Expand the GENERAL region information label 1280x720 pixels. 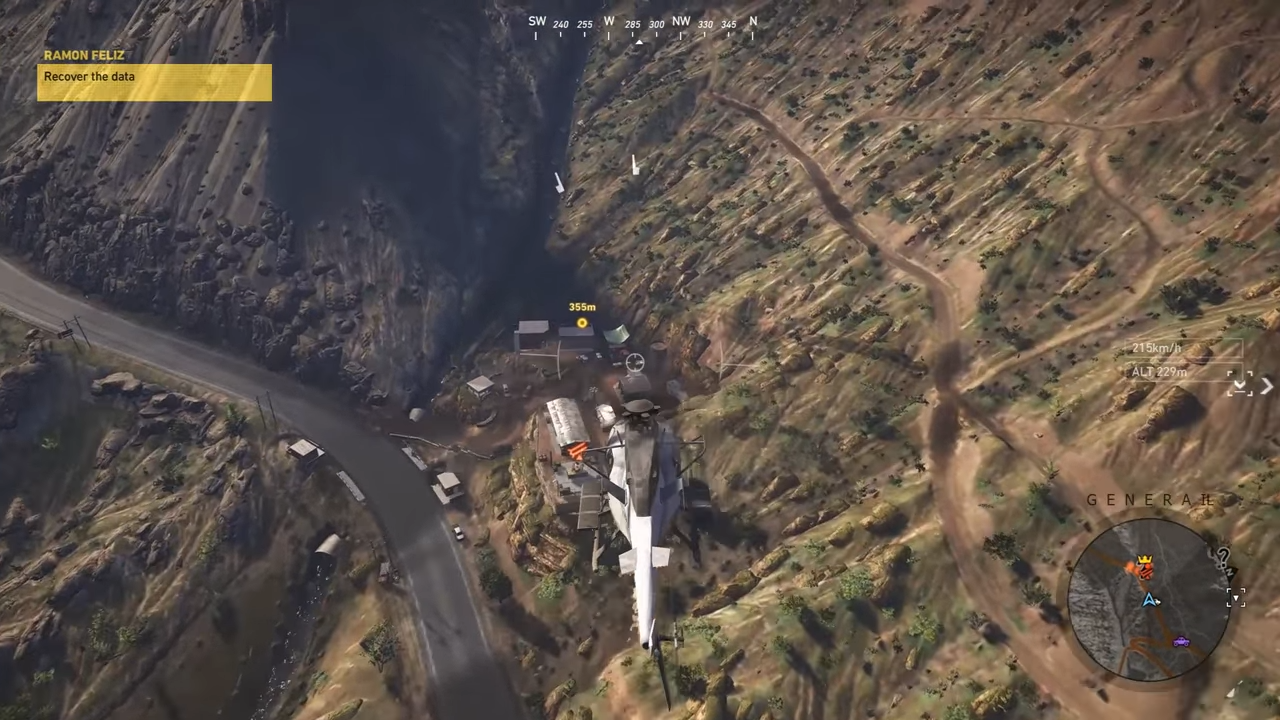point(1151,500)
